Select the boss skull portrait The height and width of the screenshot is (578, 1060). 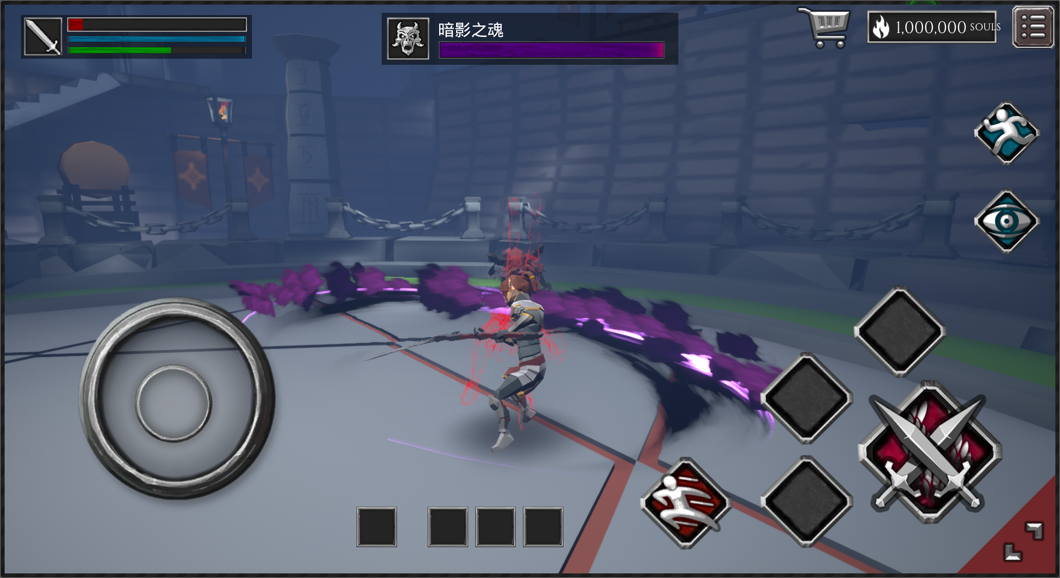click(408, 39)
